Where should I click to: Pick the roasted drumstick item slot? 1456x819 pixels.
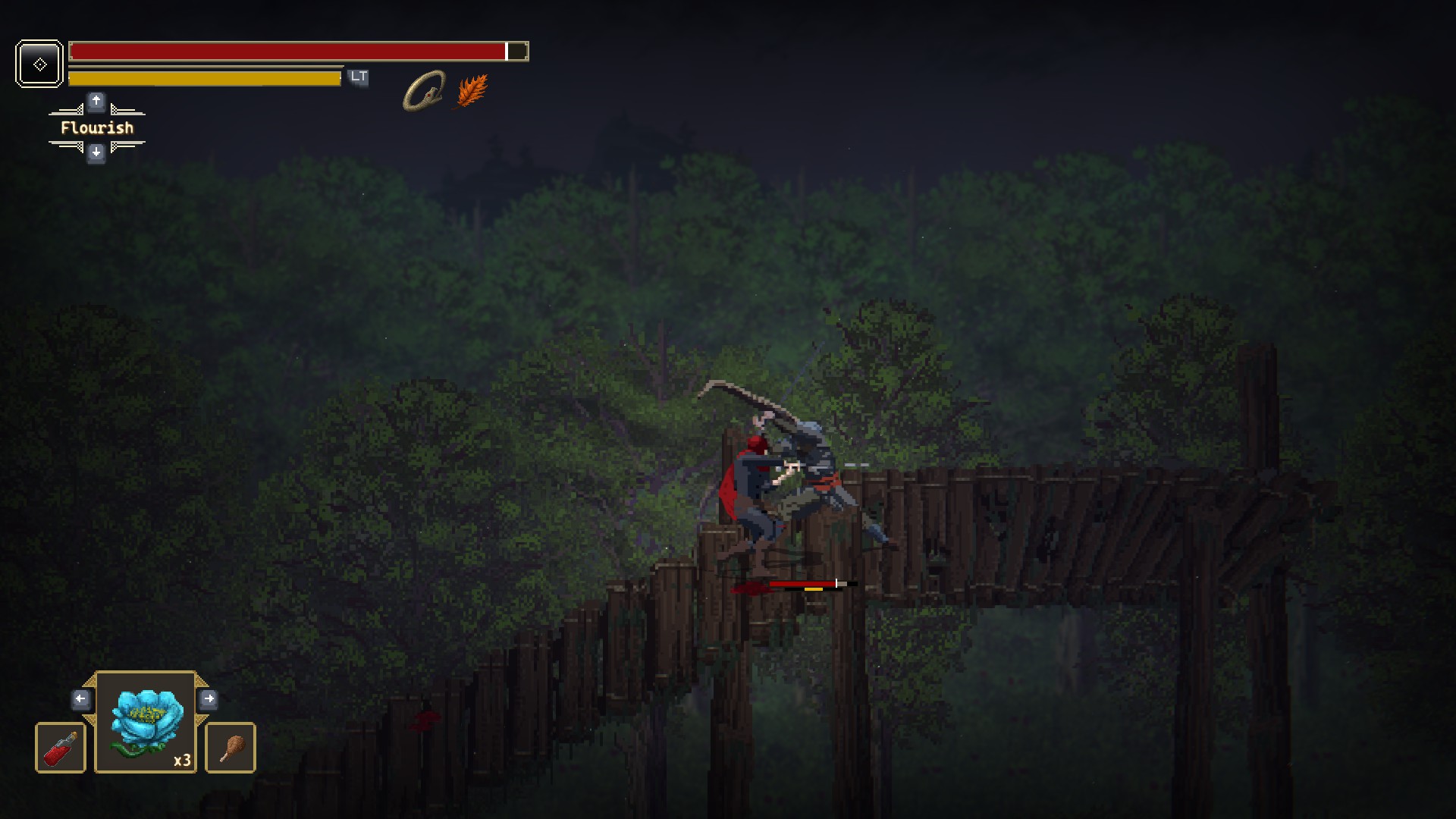(x=231, y=748)
